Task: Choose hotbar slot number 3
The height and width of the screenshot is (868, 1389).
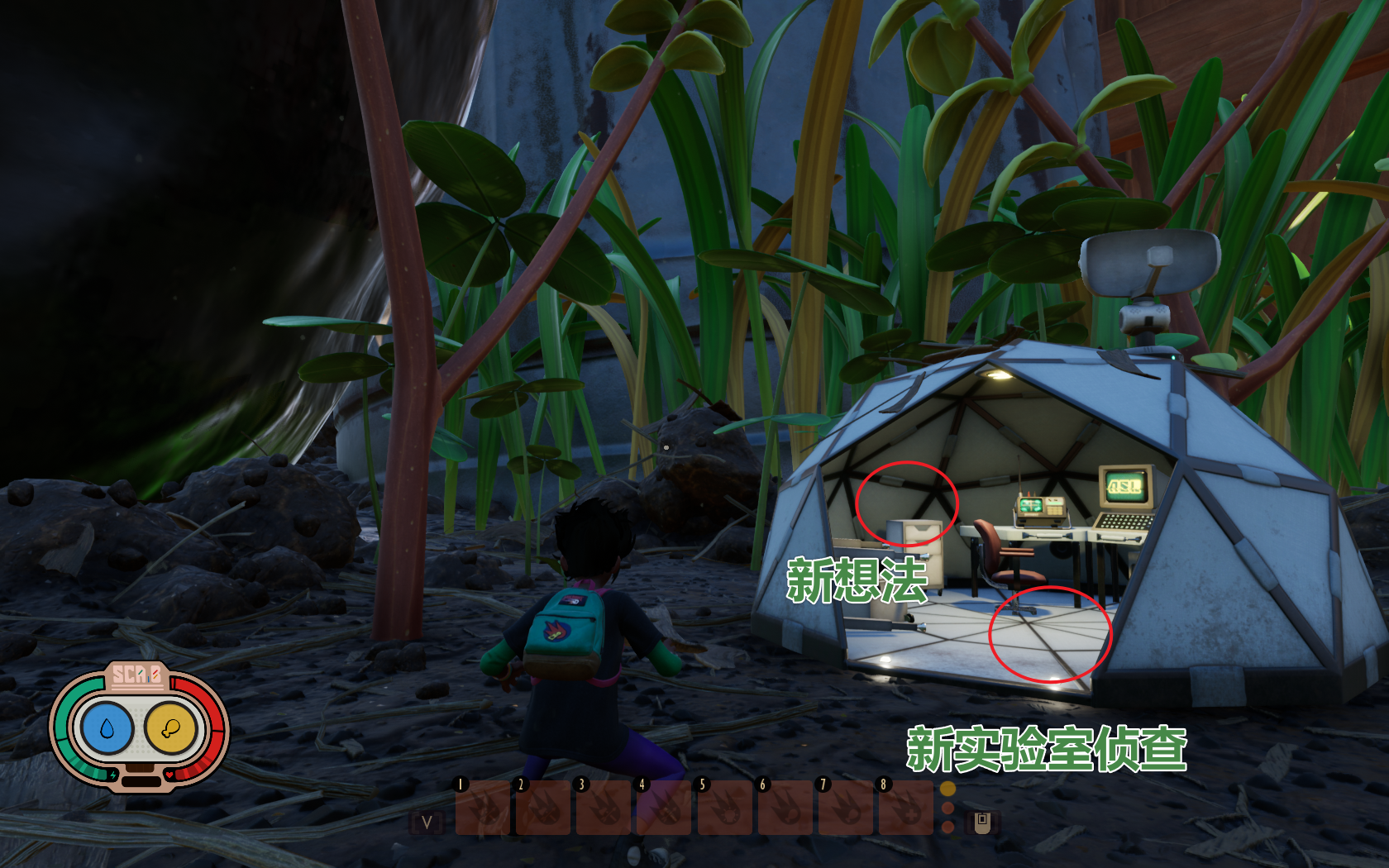Action: coord(604,808)
